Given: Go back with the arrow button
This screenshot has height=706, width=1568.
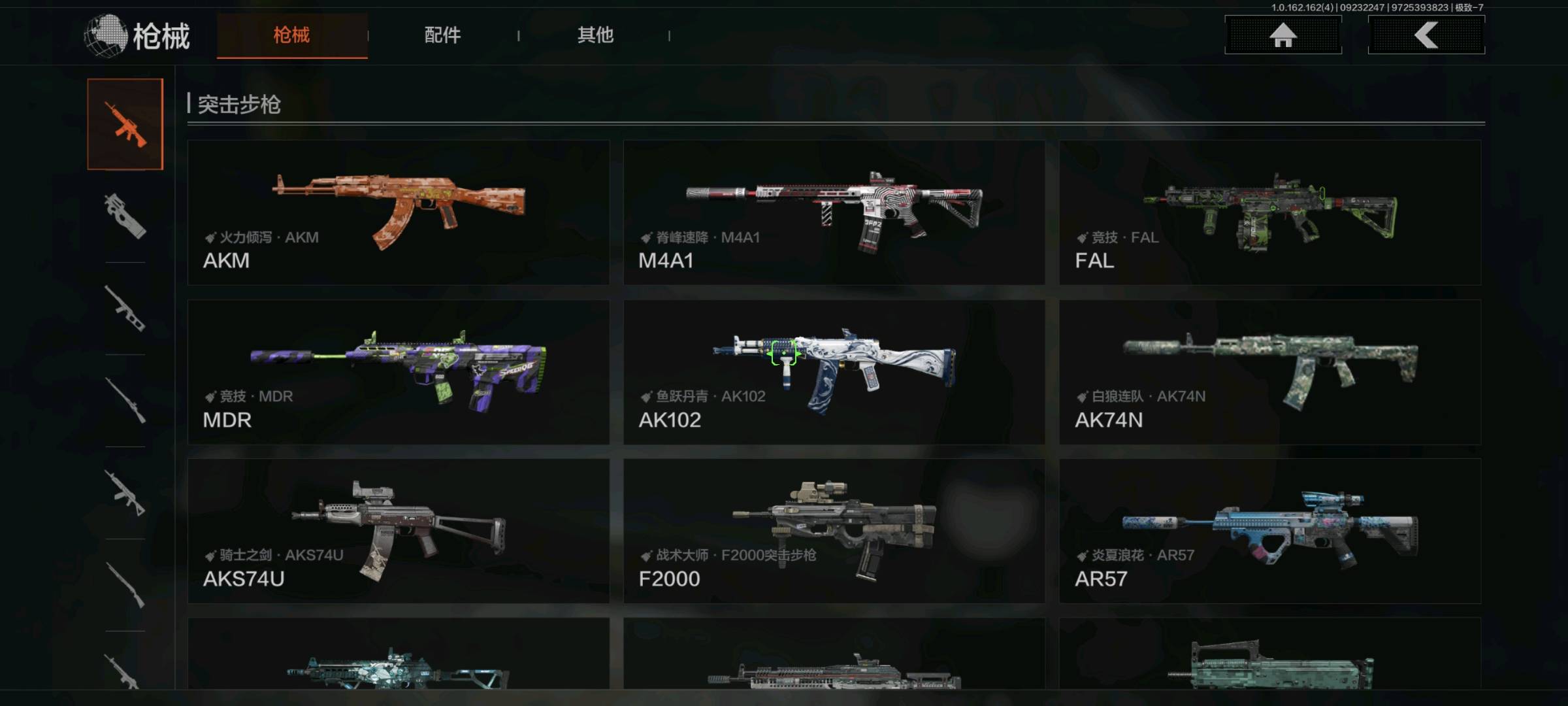Looking at the screenshot, I should (1426, 35).
